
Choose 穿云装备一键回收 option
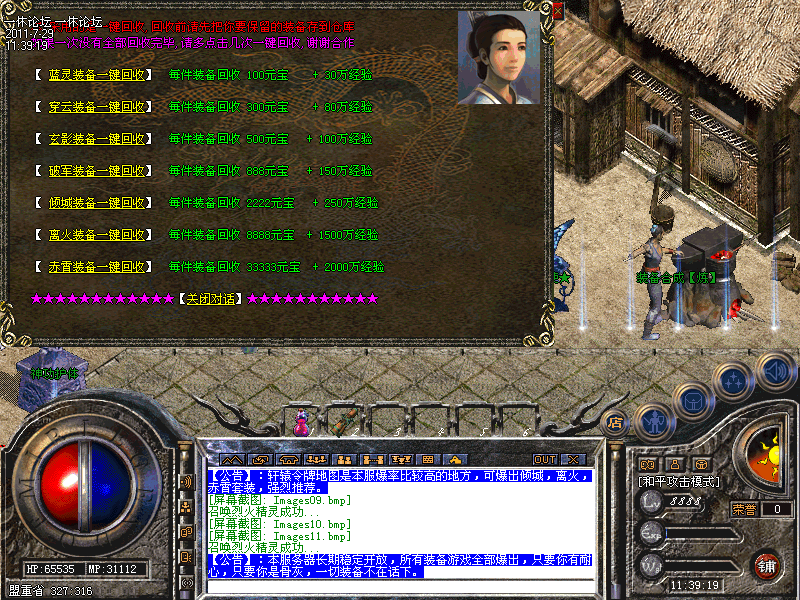point(98,107)
